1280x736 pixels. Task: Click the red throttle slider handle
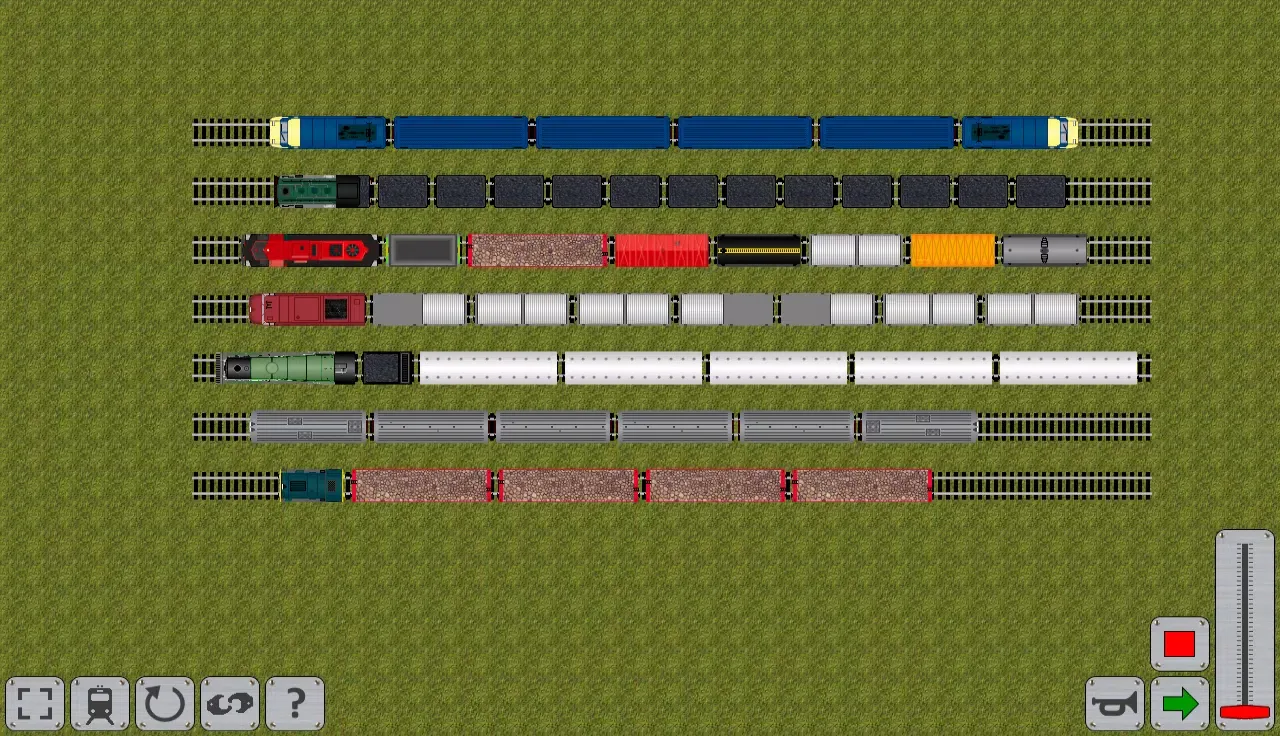click(x=1245, y=712)
